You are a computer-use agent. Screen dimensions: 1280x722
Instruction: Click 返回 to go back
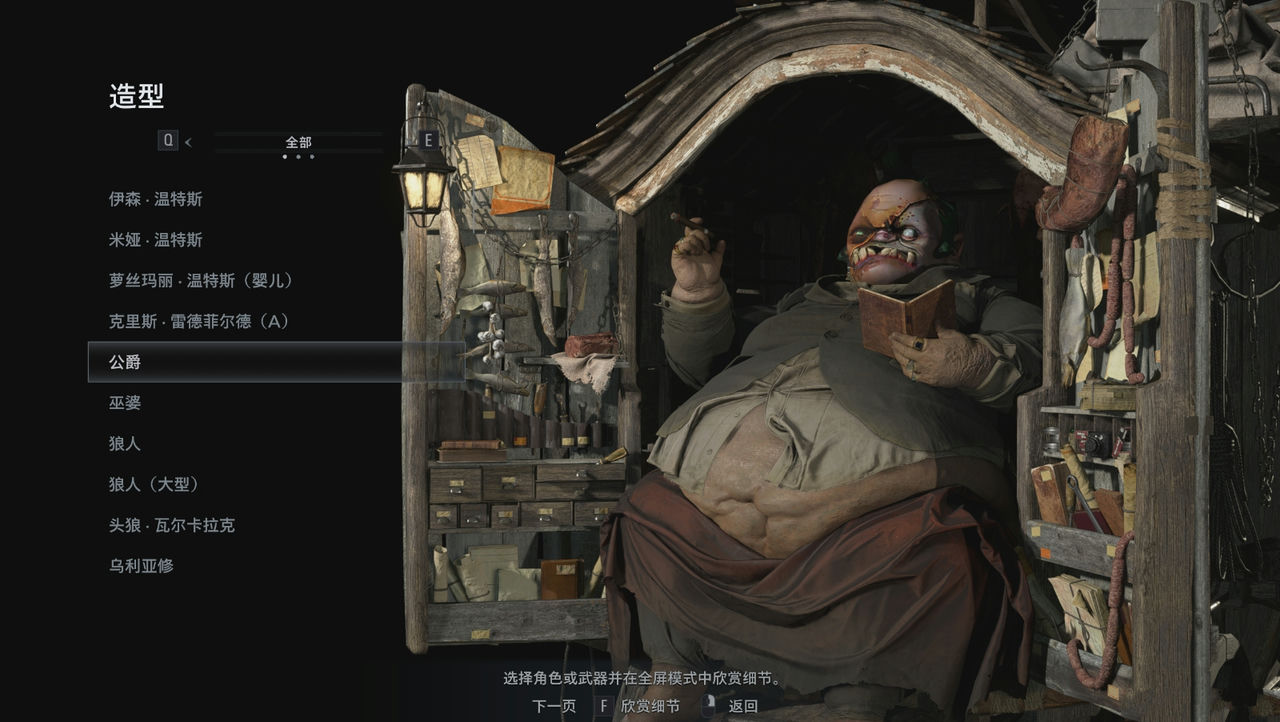[743, 704]
